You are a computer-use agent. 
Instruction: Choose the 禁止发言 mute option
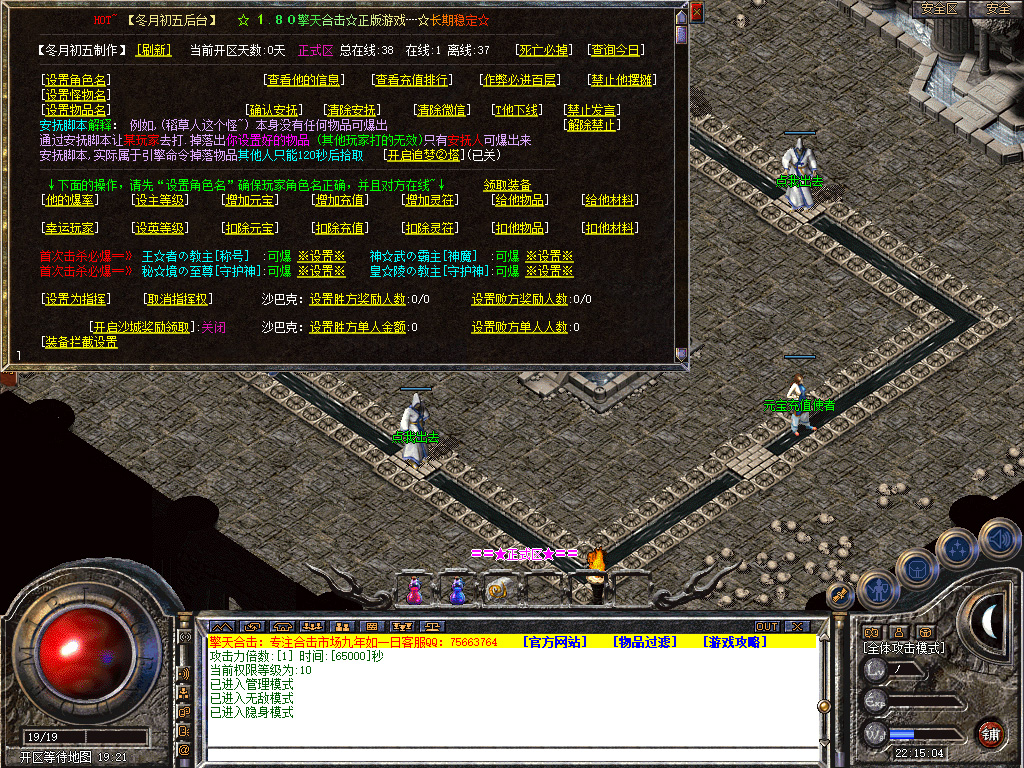pyautogui.click(x=592, y=110)
